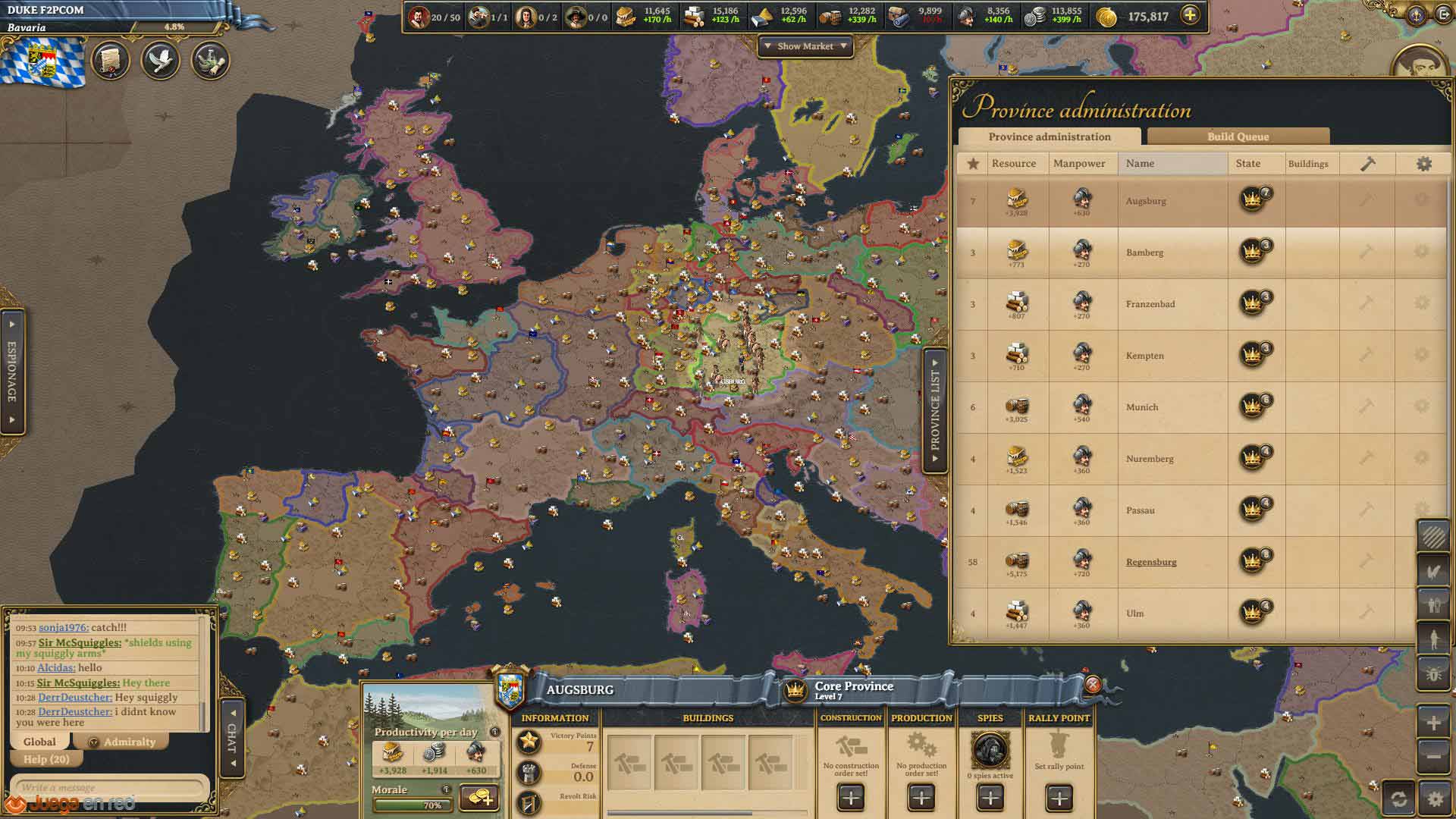This screenshot has height=819, width=1456.
Task: Zoom in the map with plus button
Action: click(1433, 723)
